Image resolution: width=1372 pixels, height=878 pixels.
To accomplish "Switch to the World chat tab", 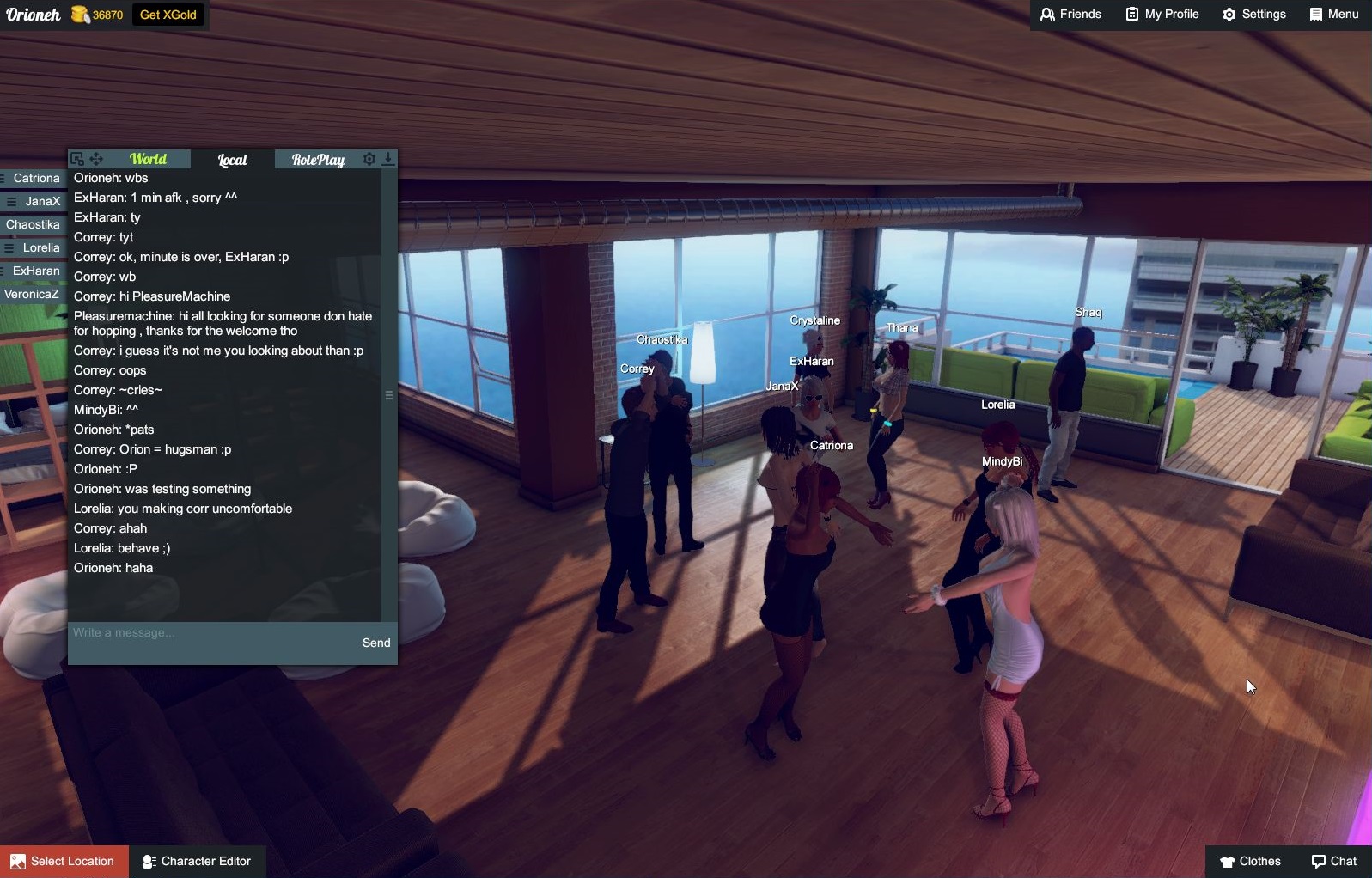I will pyautogui.click(x=148, y=159).
